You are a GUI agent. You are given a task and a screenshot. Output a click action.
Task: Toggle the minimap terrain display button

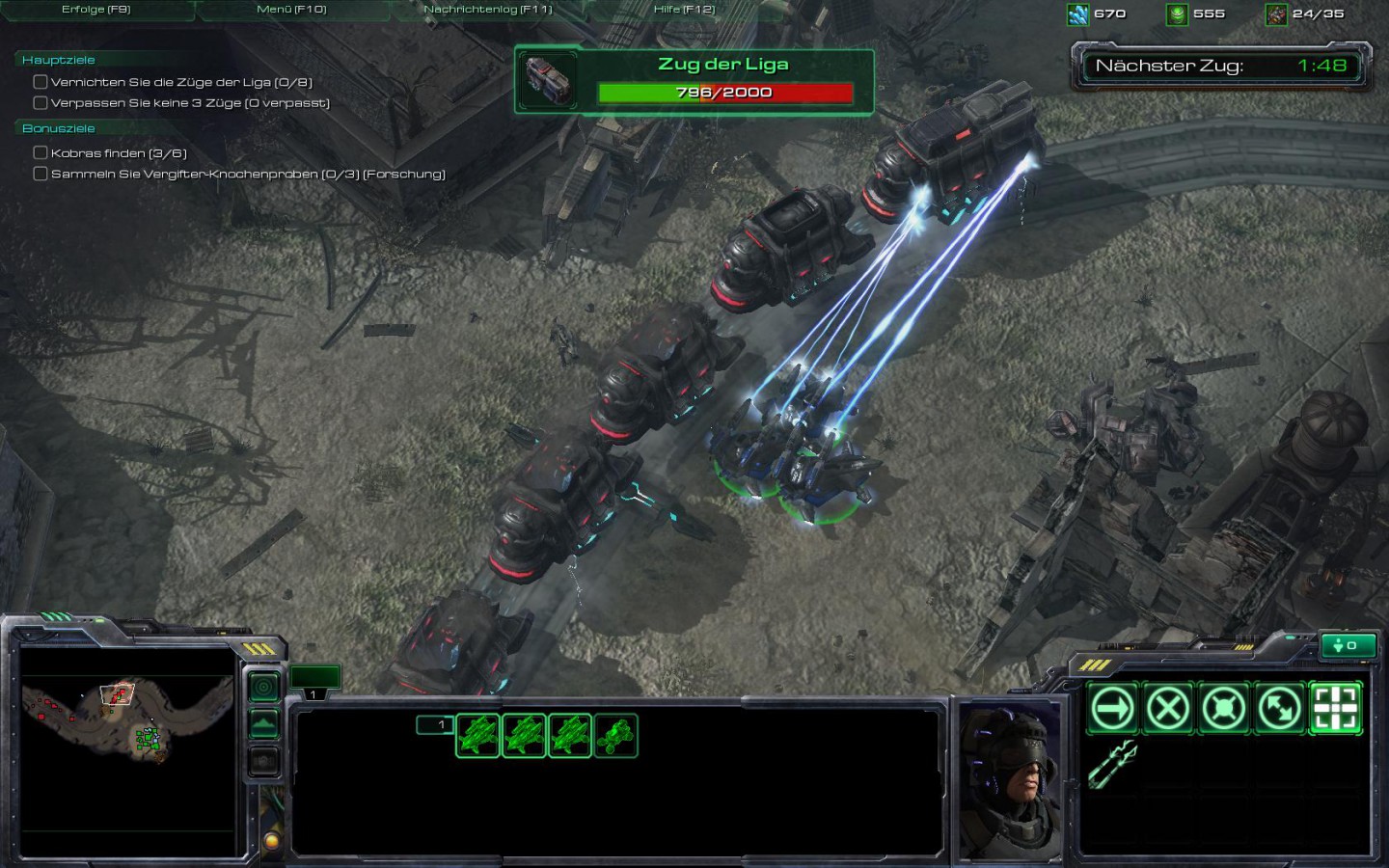pyautogui.click(x=263, y=723)
